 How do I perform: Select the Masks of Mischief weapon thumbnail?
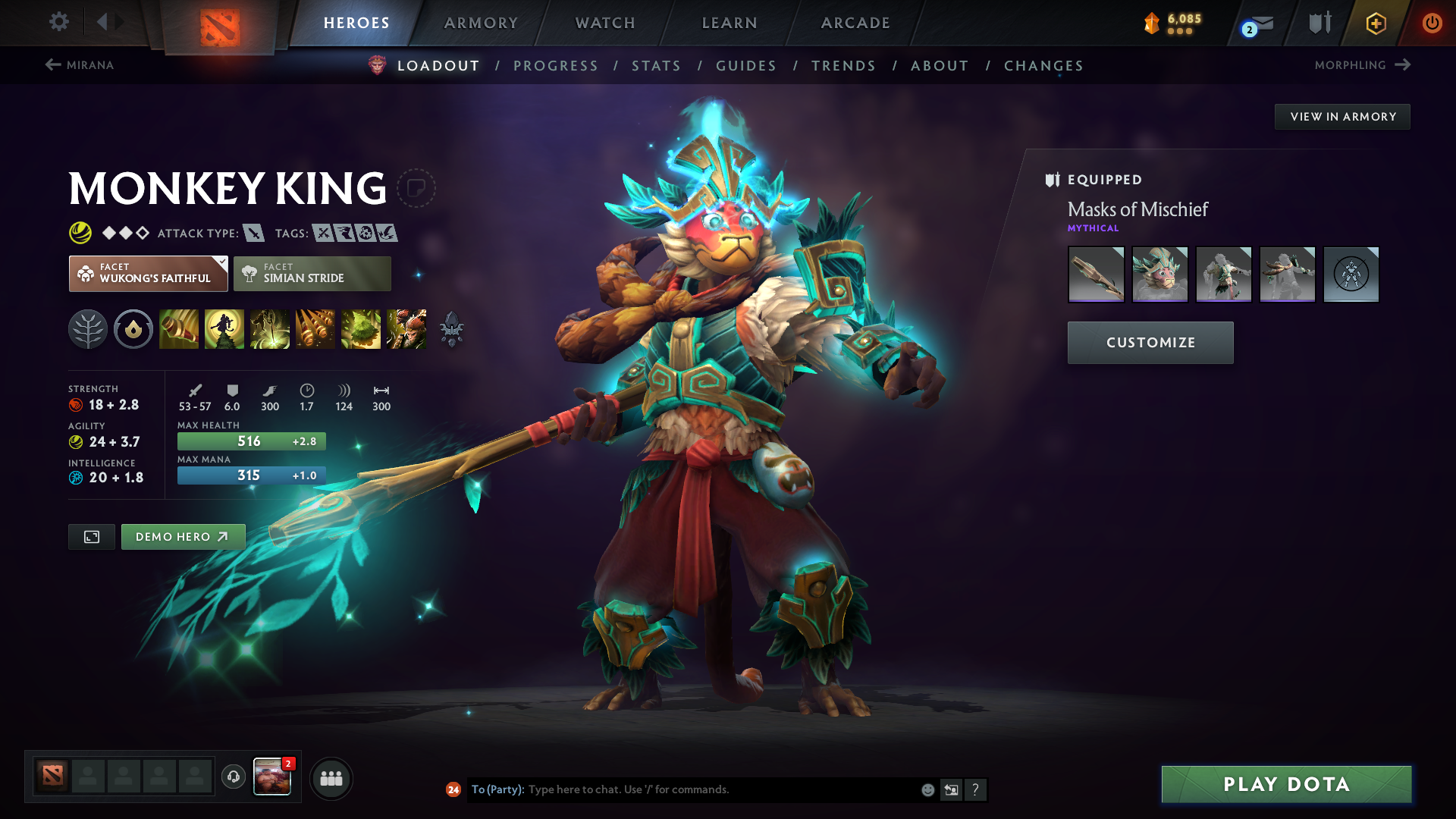[x=1096, y=275]
